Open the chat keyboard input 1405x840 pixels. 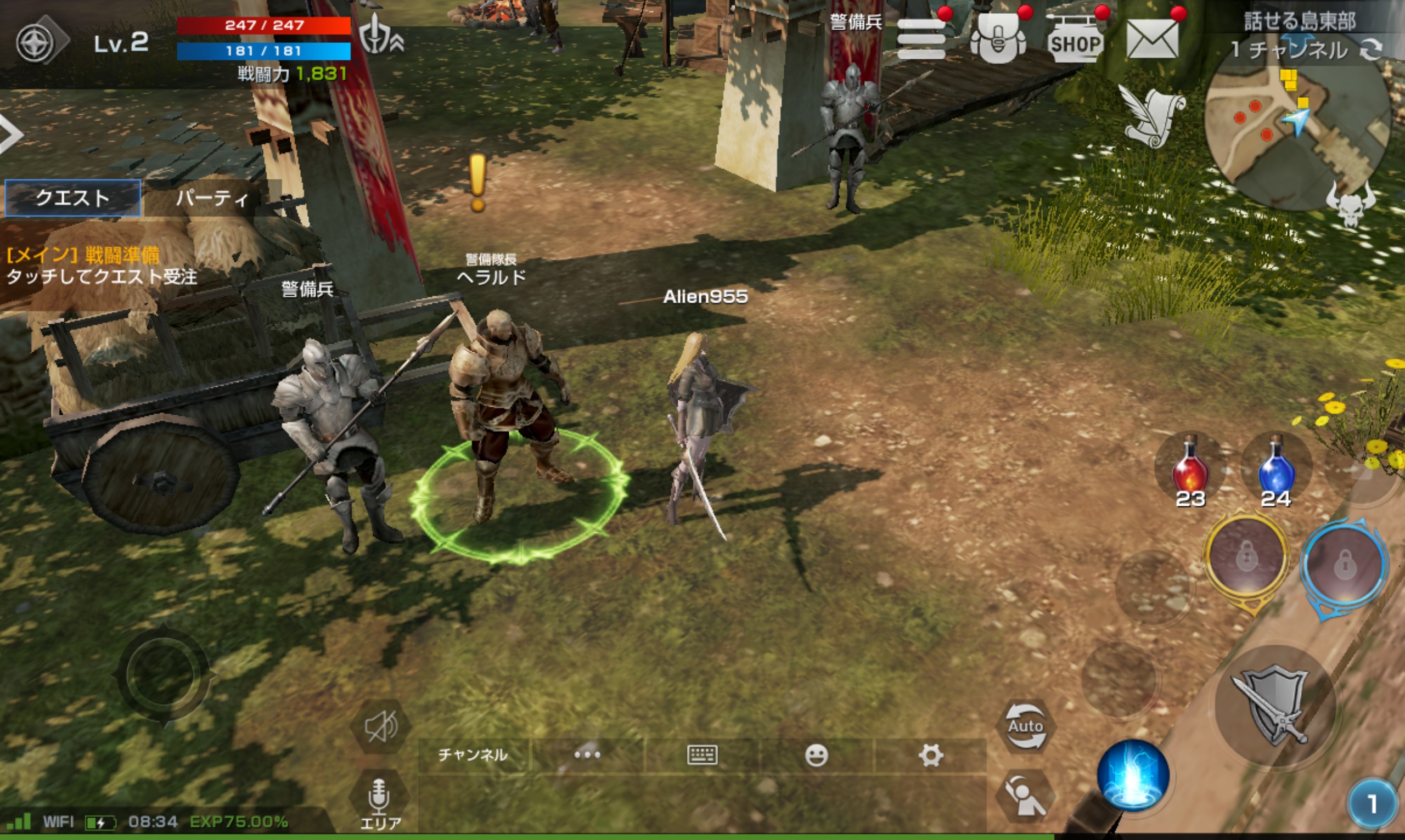coord(702,755)
